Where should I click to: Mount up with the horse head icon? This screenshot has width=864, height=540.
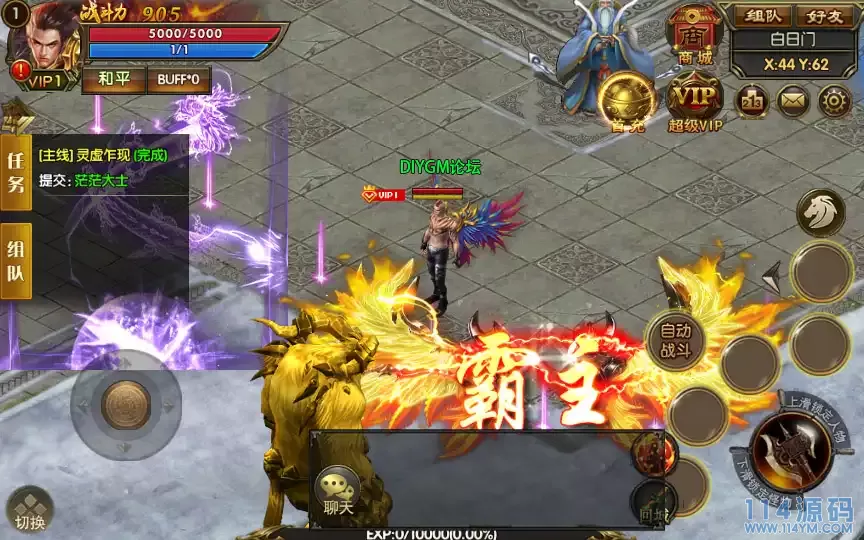821,213
